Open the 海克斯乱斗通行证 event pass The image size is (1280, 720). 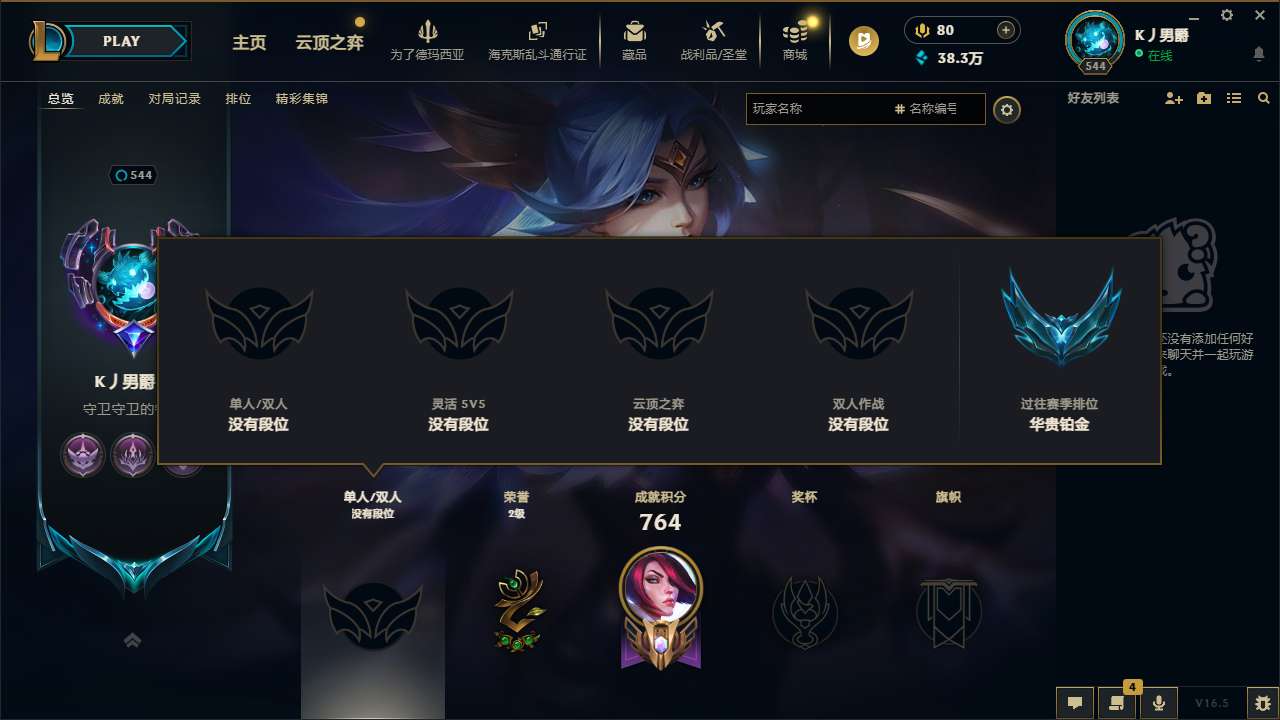[x=540, y=40]
